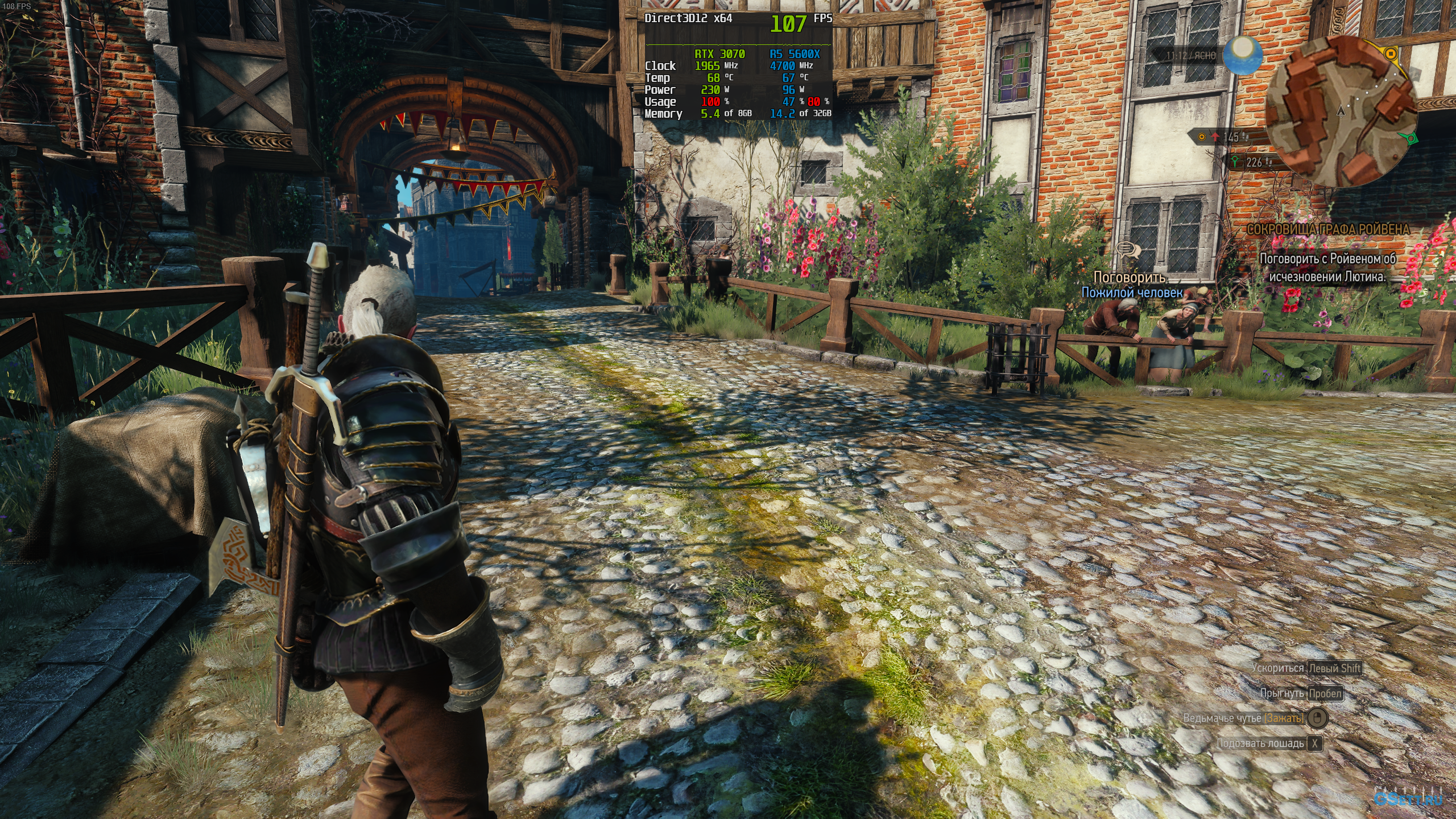1456x819 pixels.
Task: Select the yellow quest marker on minimap edge
Action: pyautogui.click(x=1390, y=54)
